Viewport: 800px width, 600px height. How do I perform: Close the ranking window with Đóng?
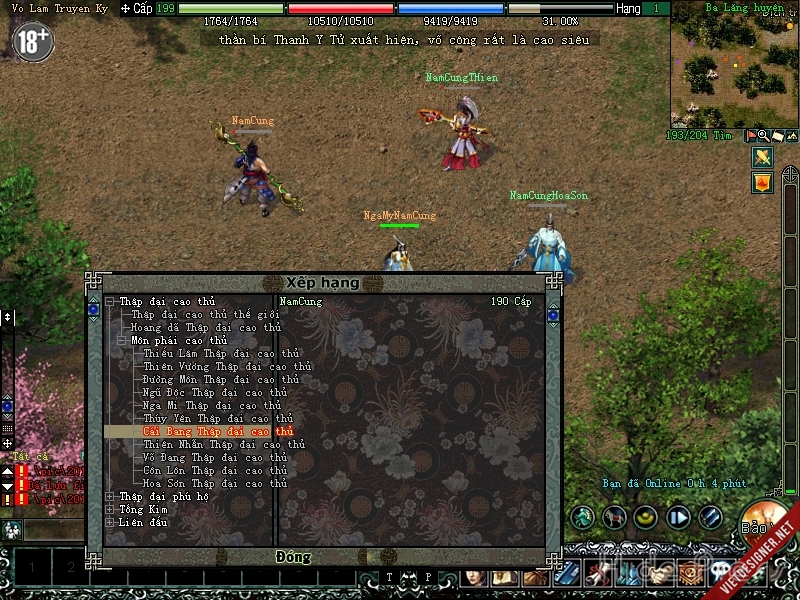(x=293, y=556)
